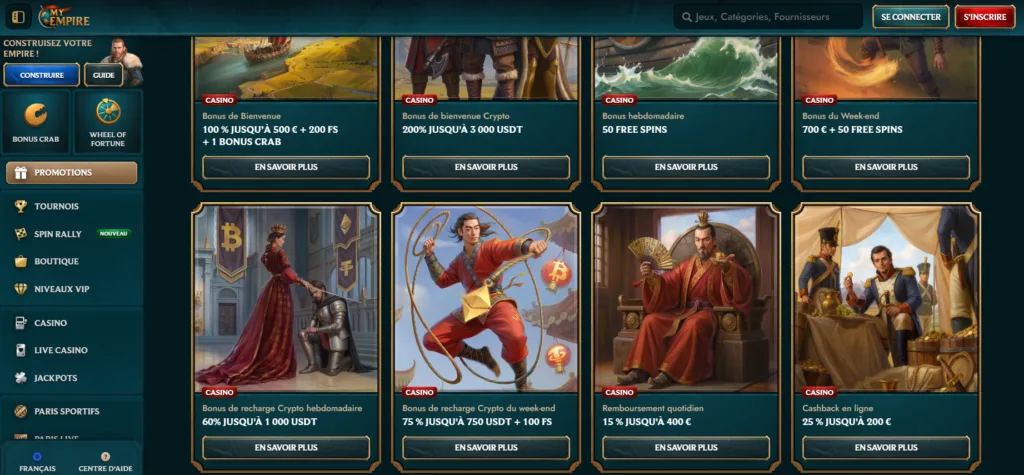Open the S'inscrire registration button
1024x475 pixels.
coord(984,17)
